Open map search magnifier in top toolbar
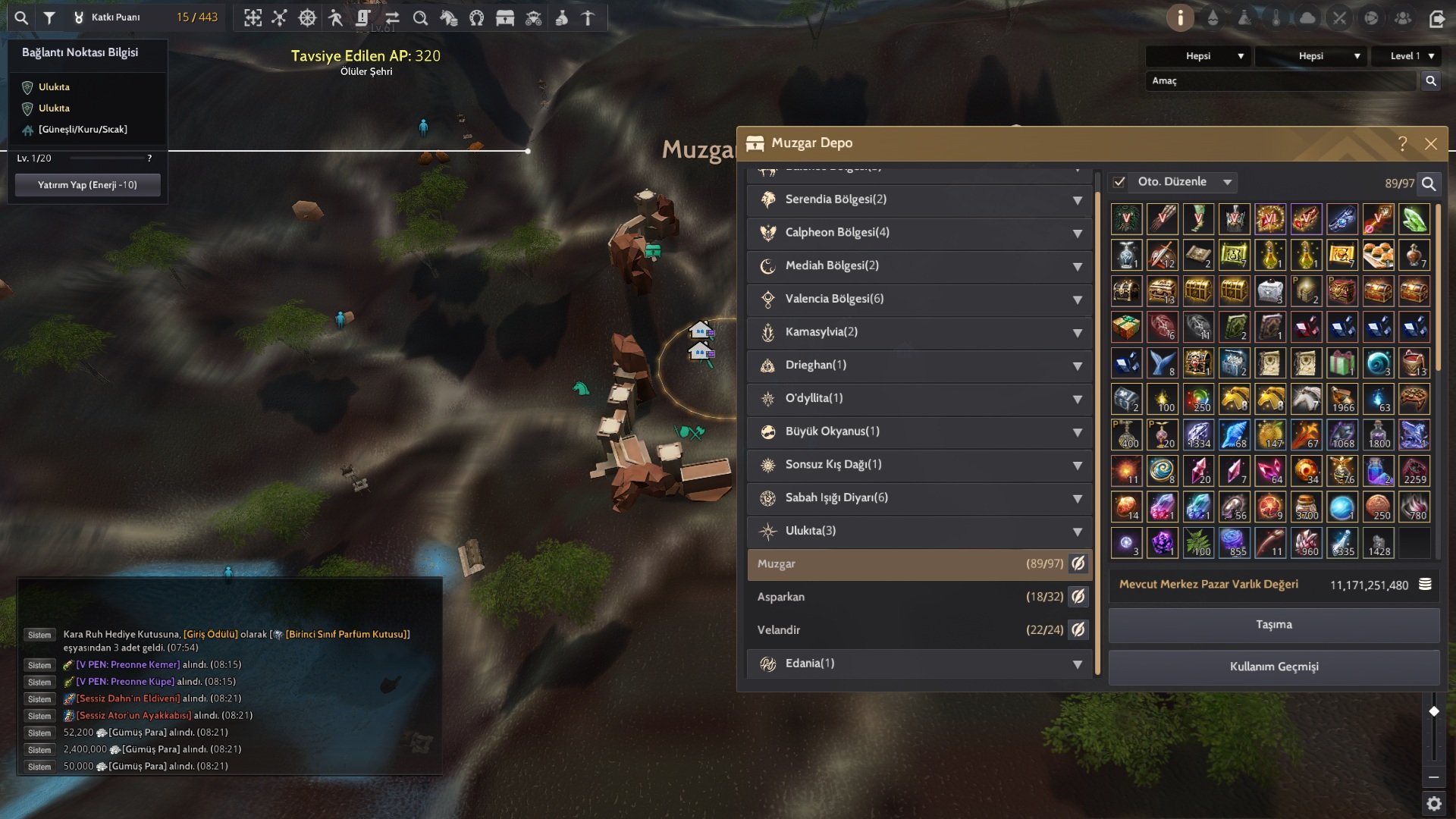The height and width of the screenshot is (819, 1456). click(21, 17)
